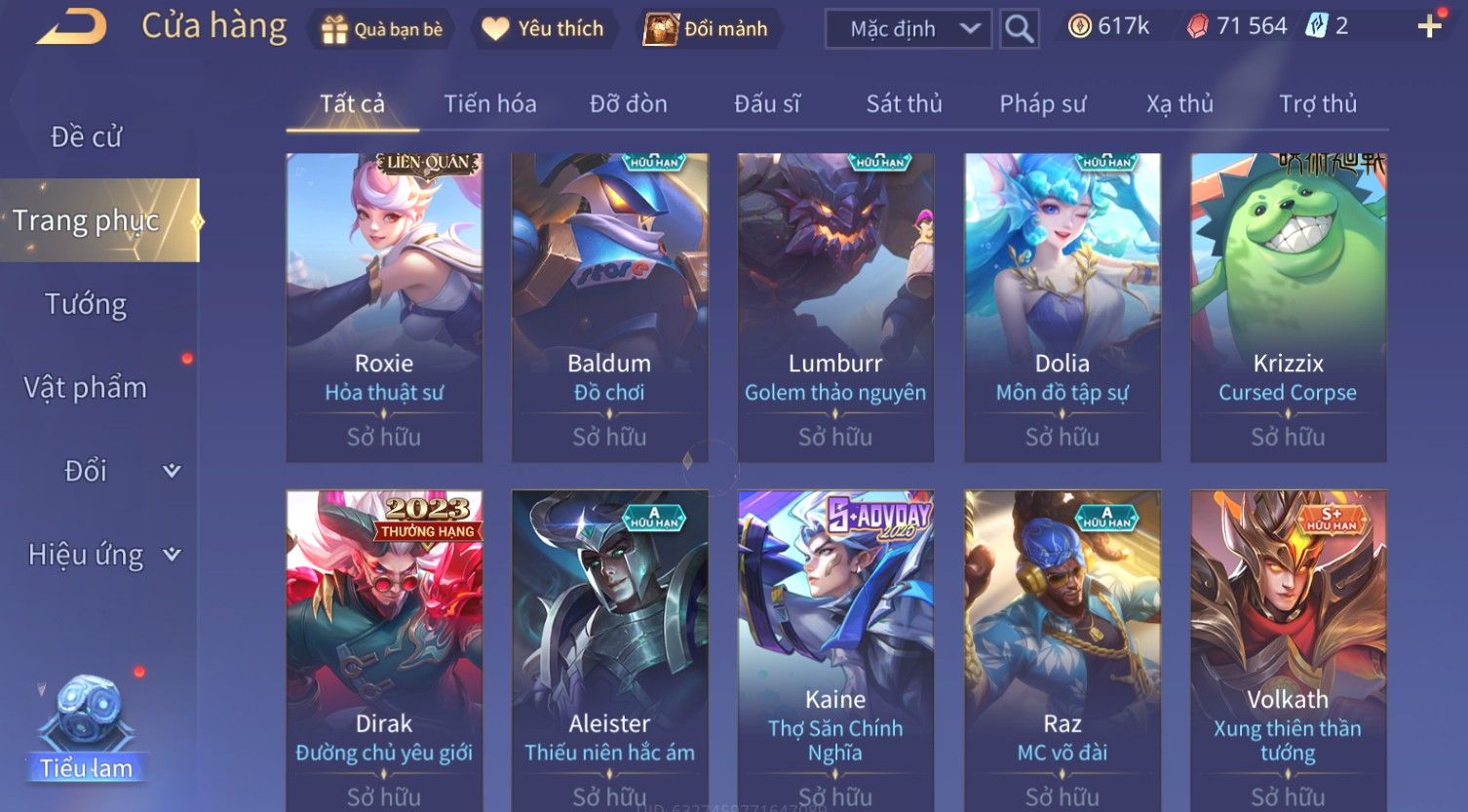Open Đổi mảnh fragment exchange

point(706,29)
